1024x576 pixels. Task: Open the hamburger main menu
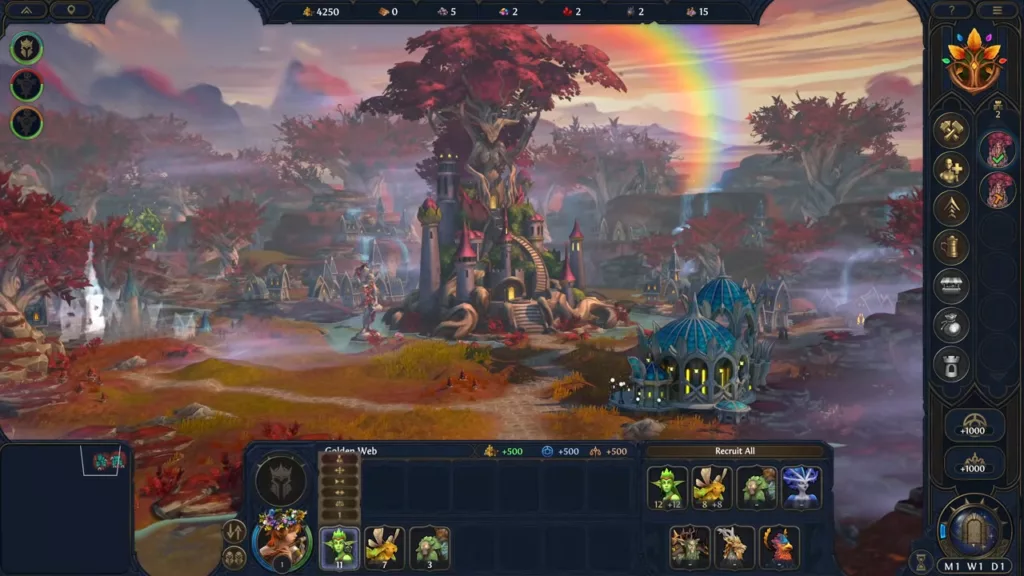(x=996, y=10)
